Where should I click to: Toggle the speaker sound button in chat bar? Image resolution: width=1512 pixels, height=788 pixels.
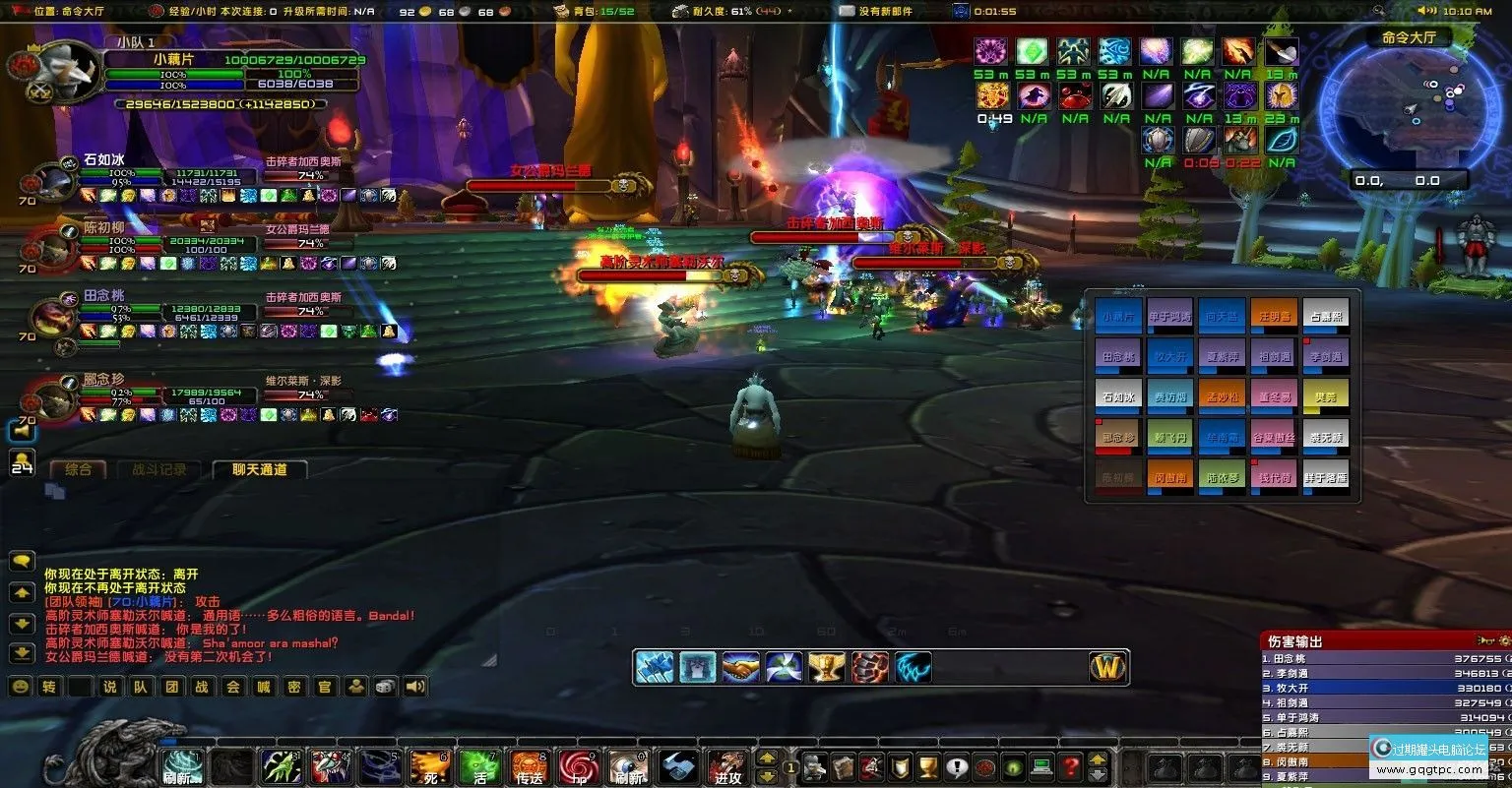415,687
